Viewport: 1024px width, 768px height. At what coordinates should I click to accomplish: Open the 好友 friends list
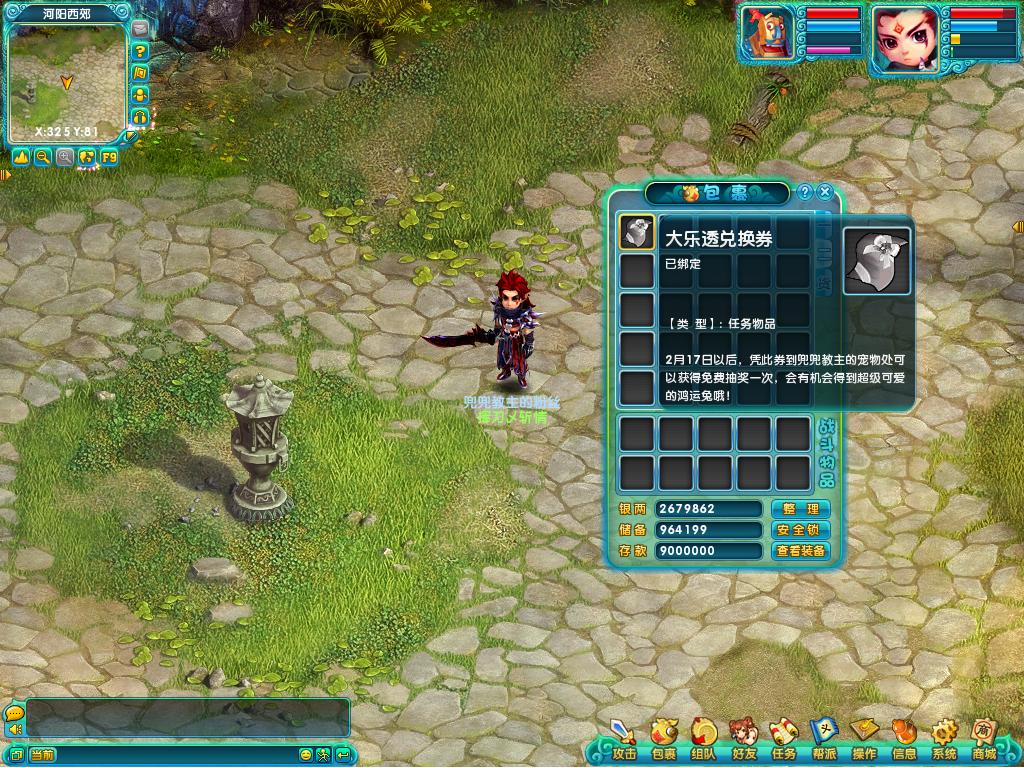click(x=743, y=738)
